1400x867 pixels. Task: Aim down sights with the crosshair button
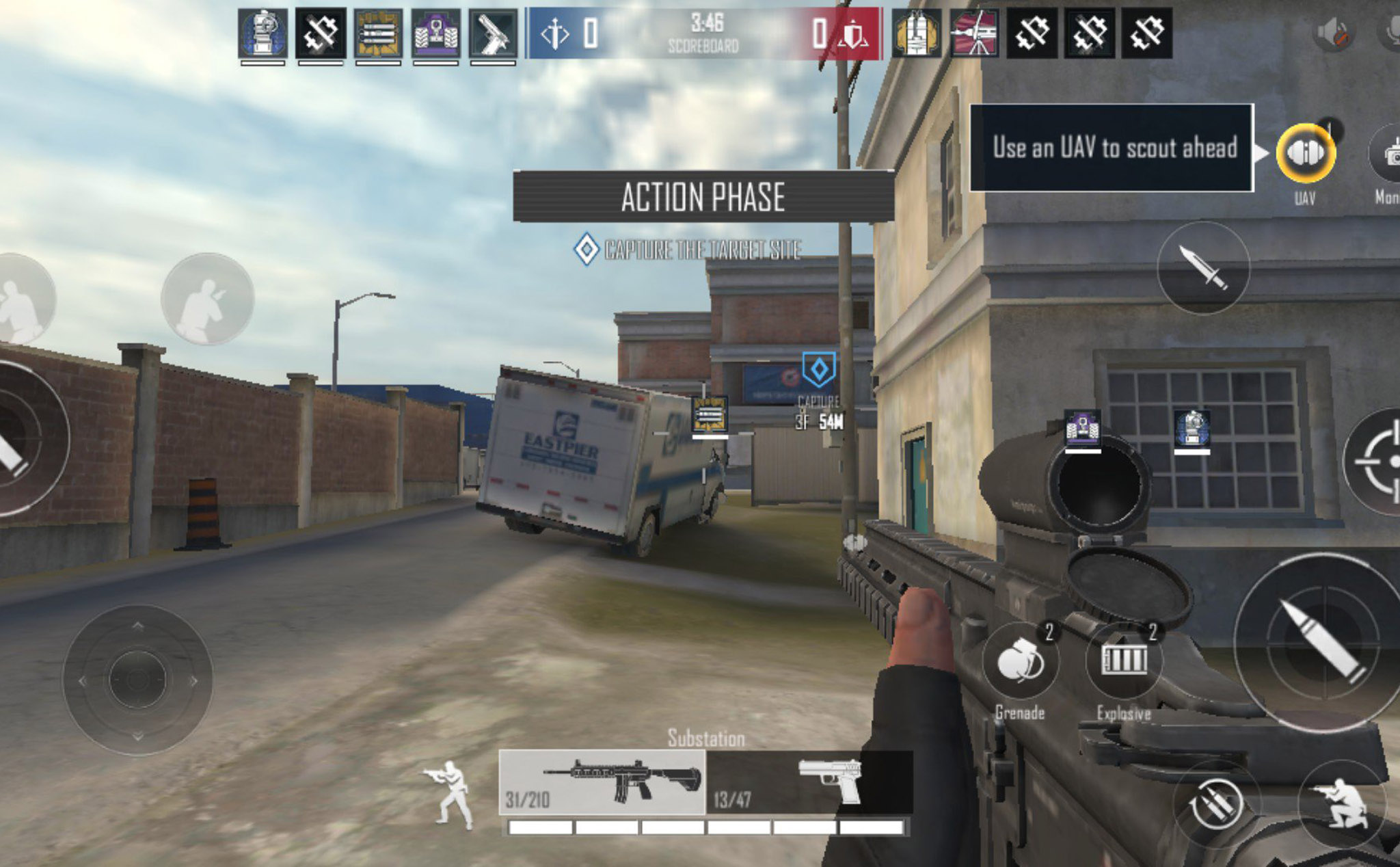(x=1377, y=461)
